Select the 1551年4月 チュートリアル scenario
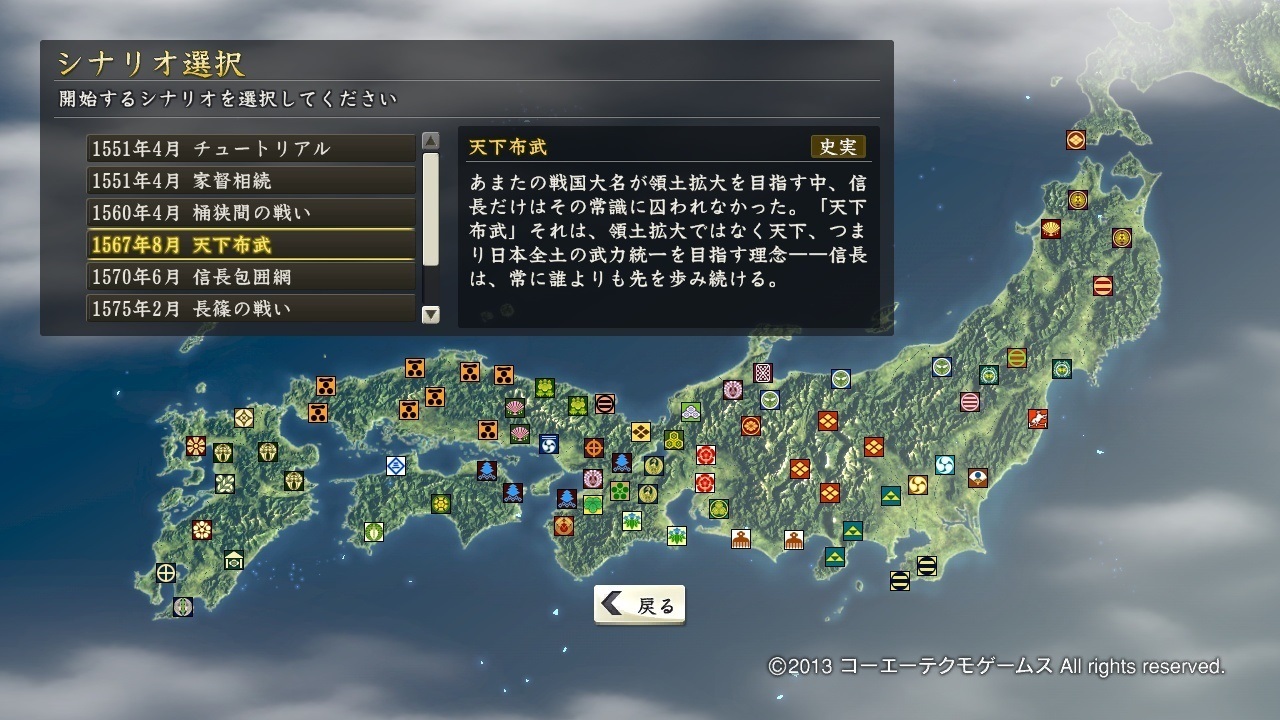Image resolution: width=1280 pixels, height=720 pixels. (250, 149)
